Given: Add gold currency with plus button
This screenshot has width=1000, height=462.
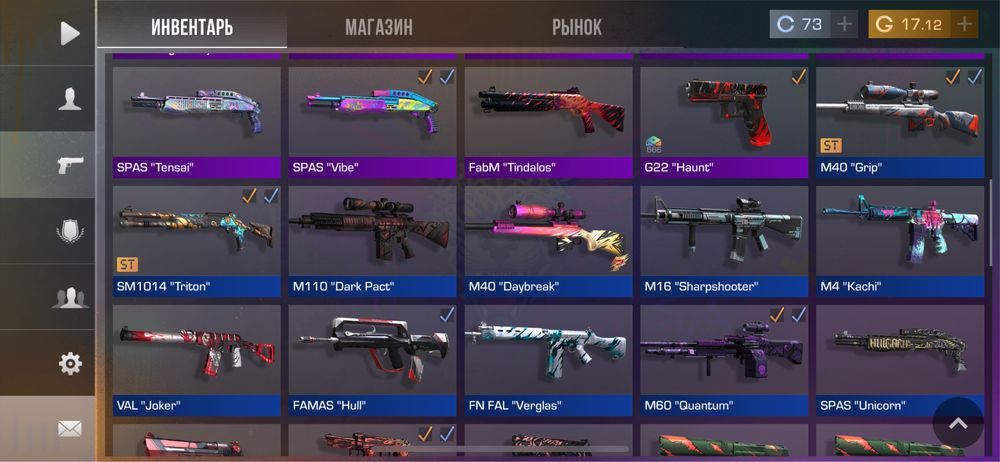Looking at the screenshot, I should coord(964,24).
